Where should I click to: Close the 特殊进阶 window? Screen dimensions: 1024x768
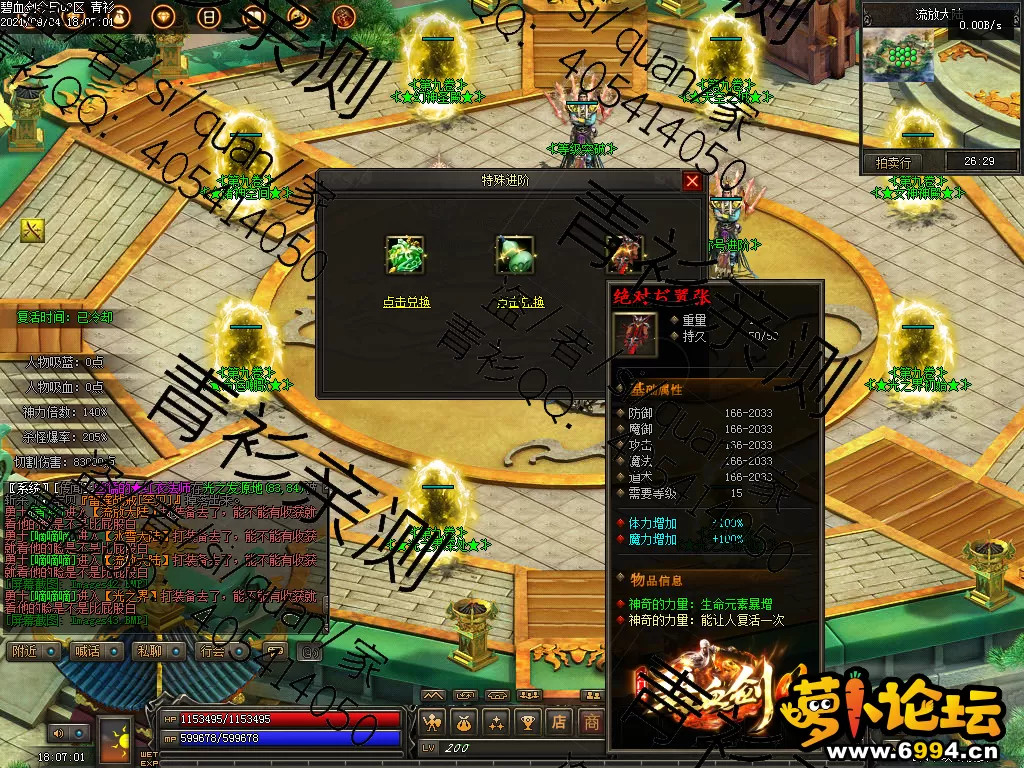coord(692,181)
